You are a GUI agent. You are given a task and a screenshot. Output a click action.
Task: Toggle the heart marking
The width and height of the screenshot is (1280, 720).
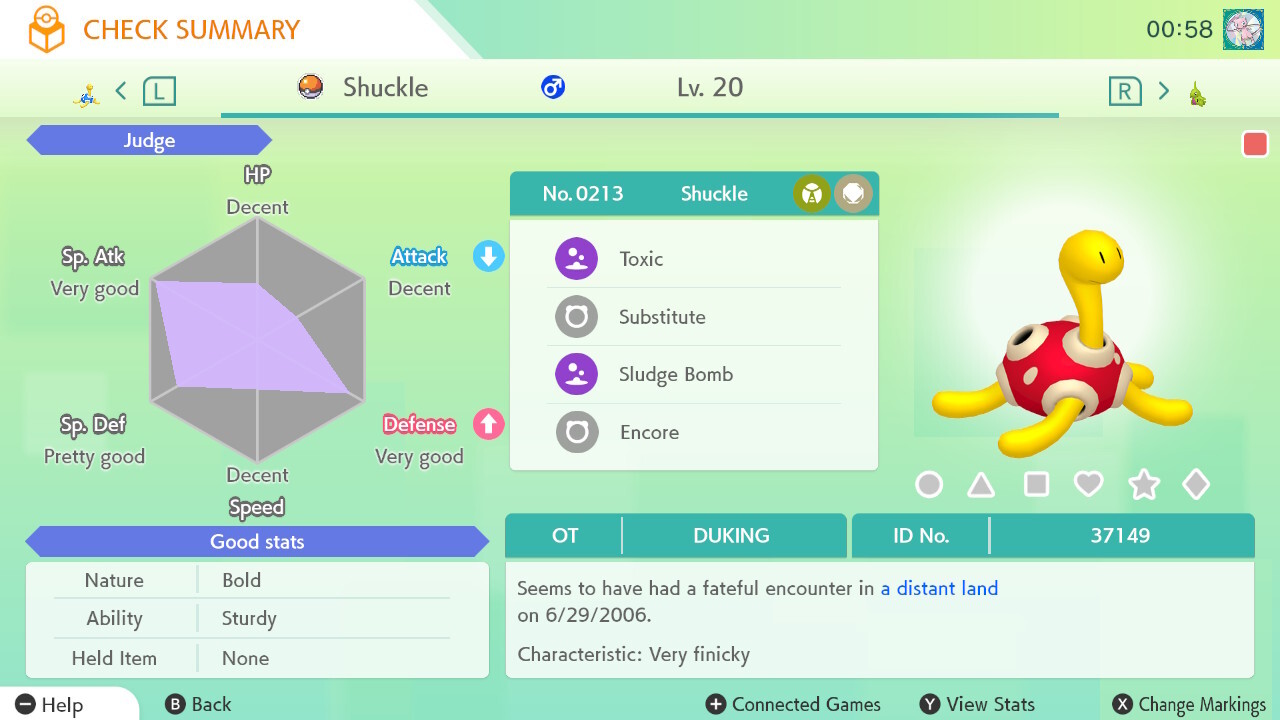[x=1088, y=485]
